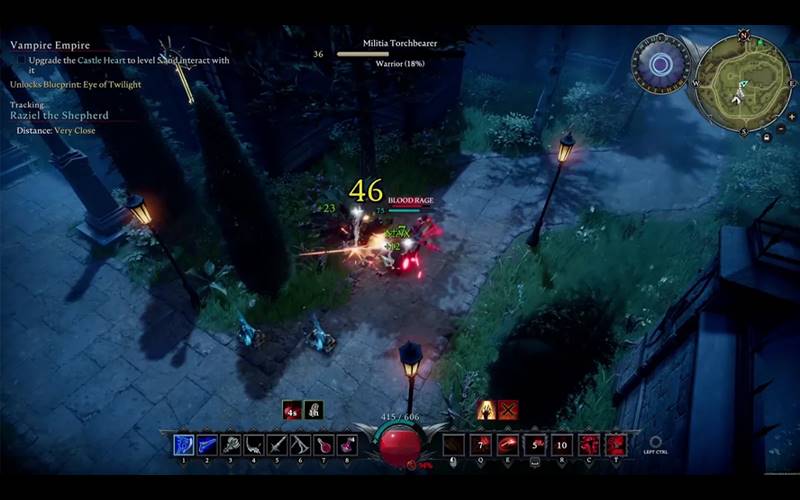Viewport: 800px width, 500px height.
Task: Click the 4s red buff icon
Action: pos(292,409)
